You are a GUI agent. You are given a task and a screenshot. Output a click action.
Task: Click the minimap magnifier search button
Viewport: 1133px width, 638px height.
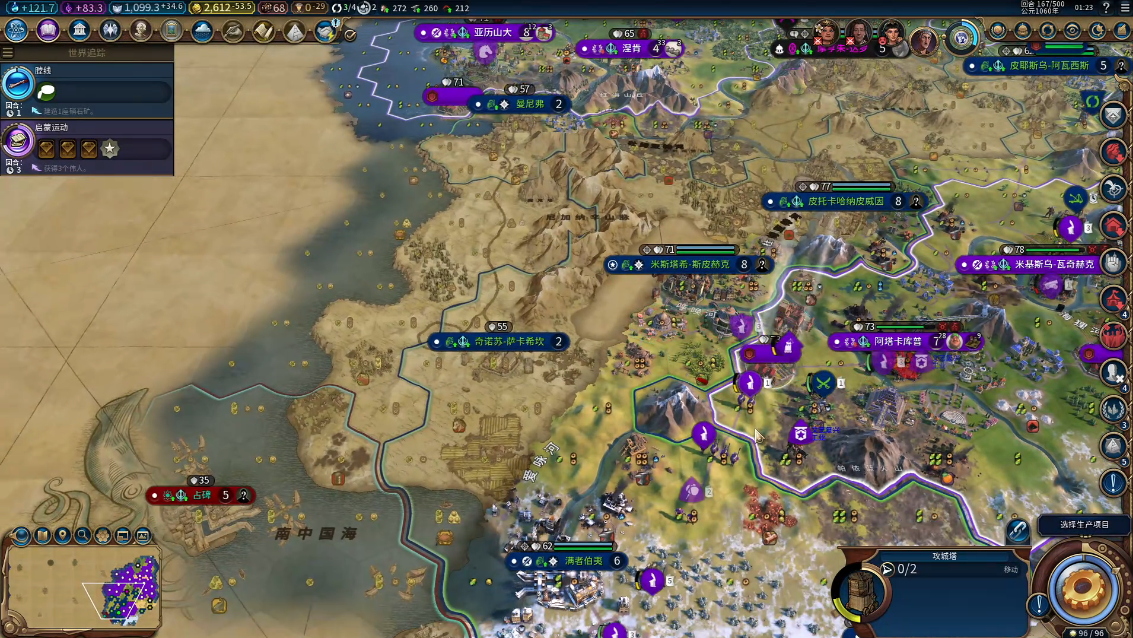point(83,536)
